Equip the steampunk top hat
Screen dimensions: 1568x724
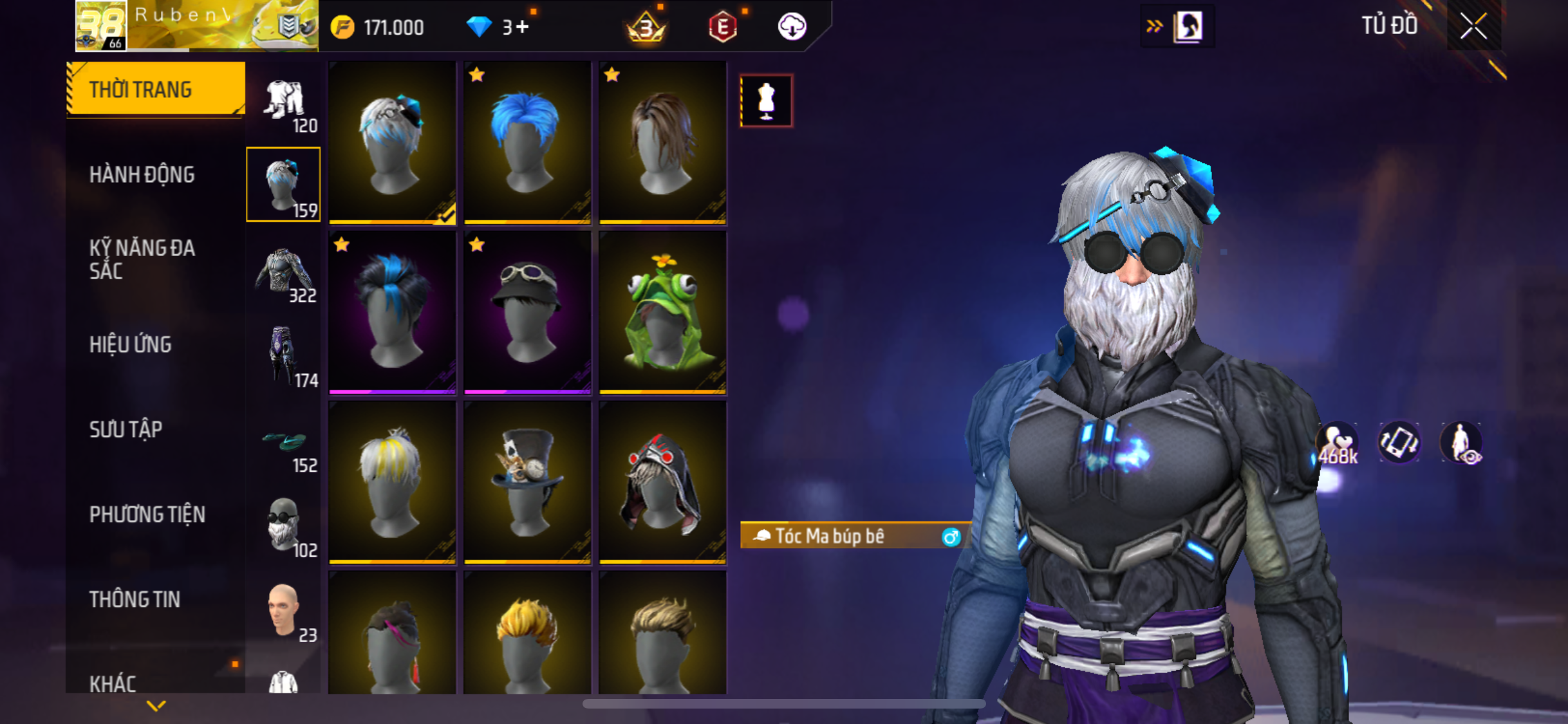point(527,482)
